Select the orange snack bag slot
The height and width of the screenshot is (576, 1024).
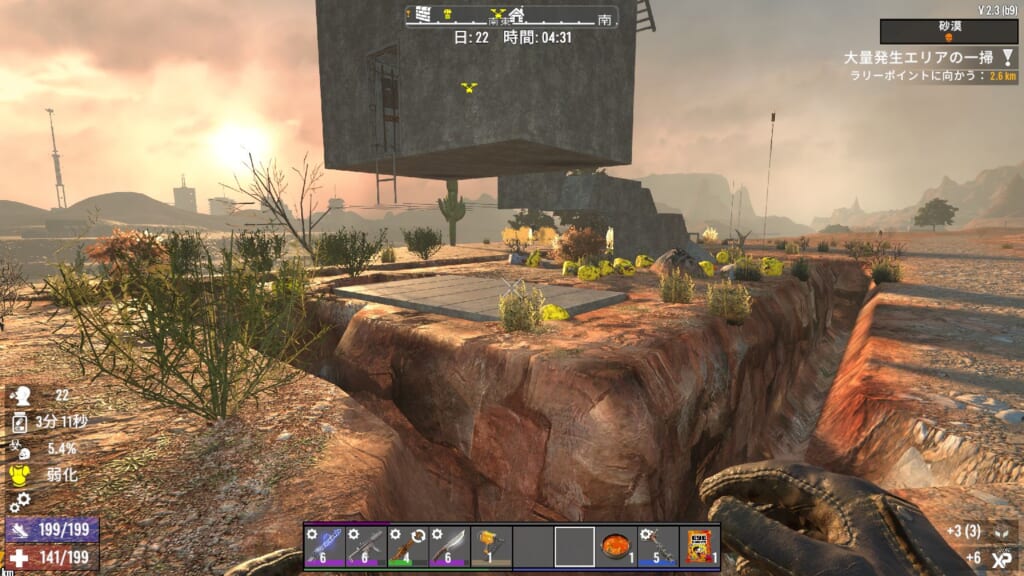click(698, 547)
